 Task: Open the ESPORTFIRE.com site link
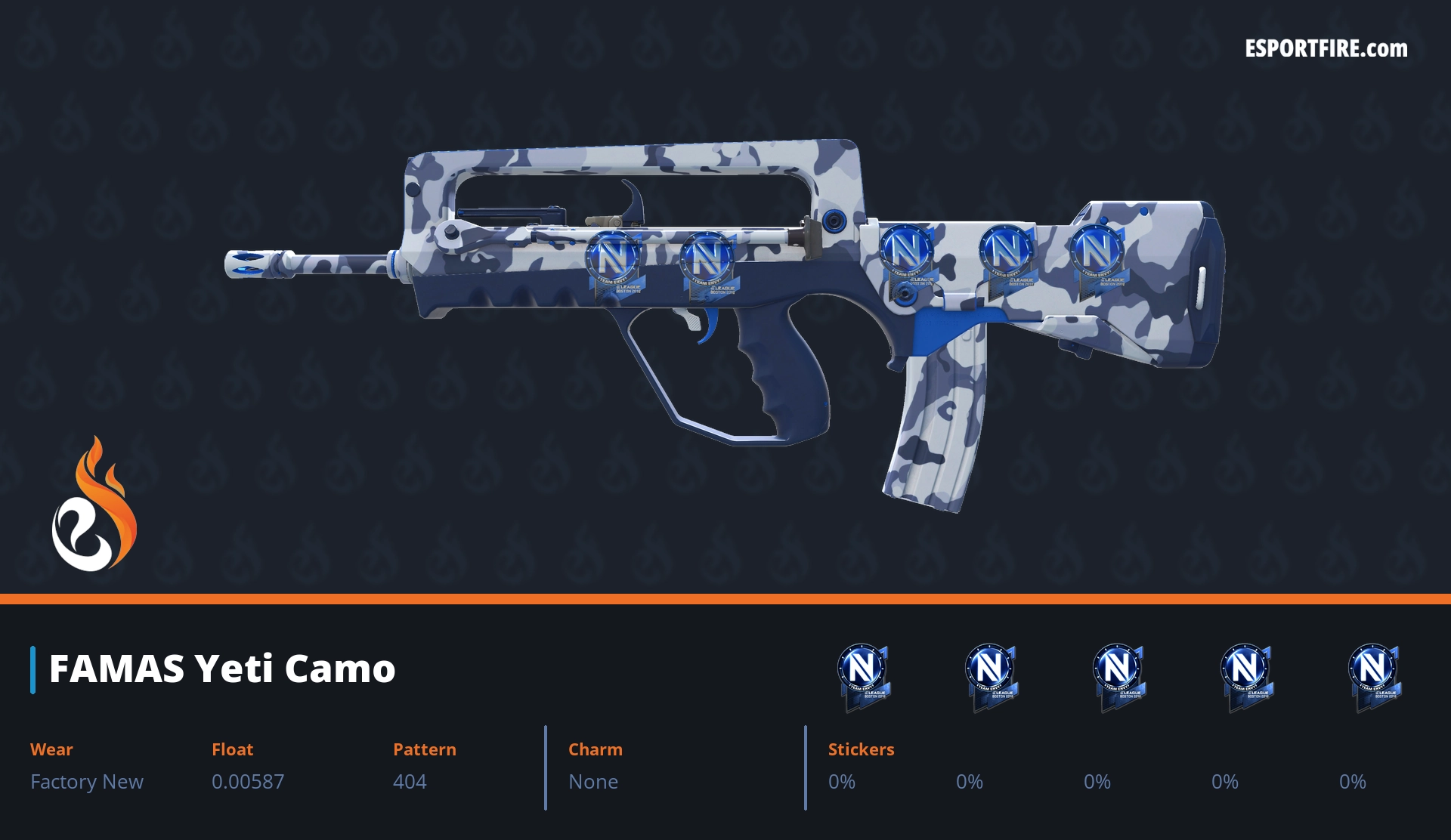[x=1326, y=49]
